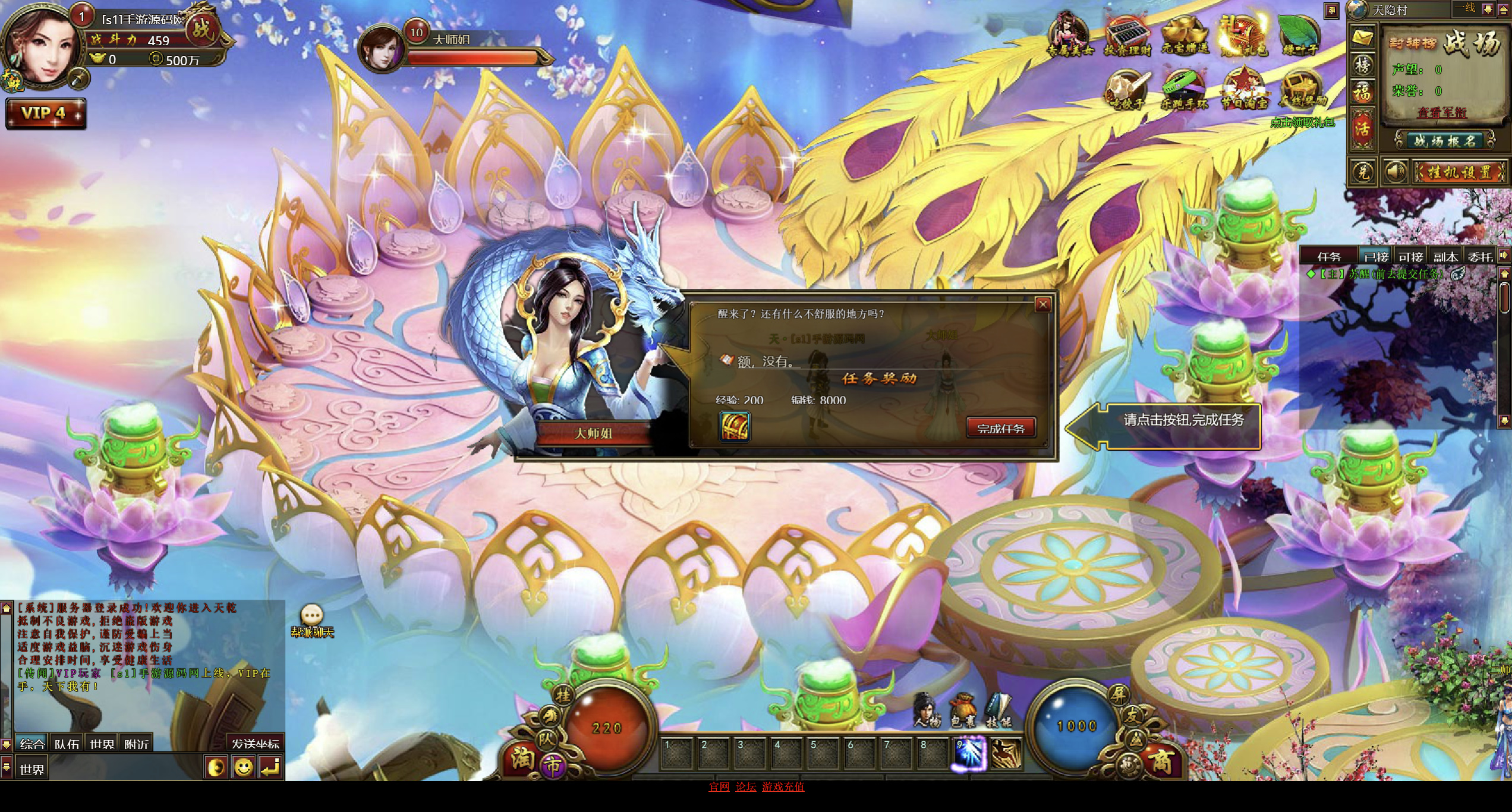Open the 投资理财 abacus icon

coord(1127,36)
